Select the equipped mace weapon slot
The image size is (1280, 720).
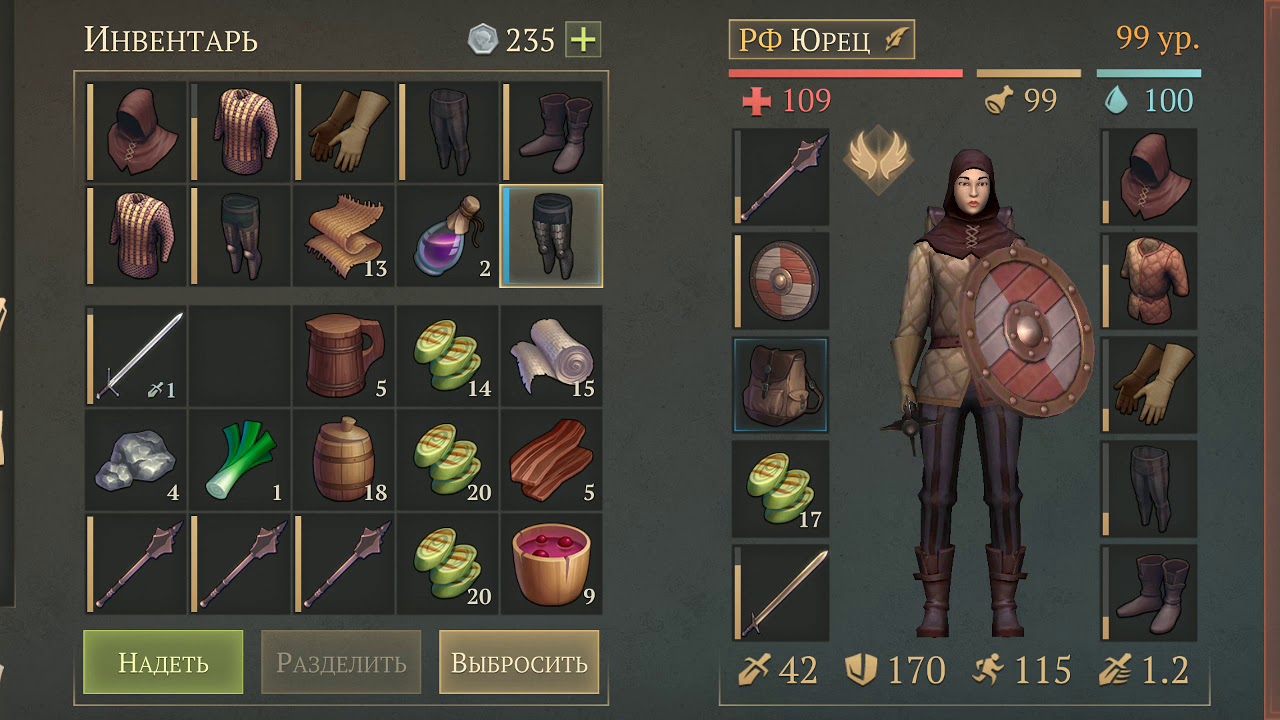pyautogui.click(x=781, y=177)
